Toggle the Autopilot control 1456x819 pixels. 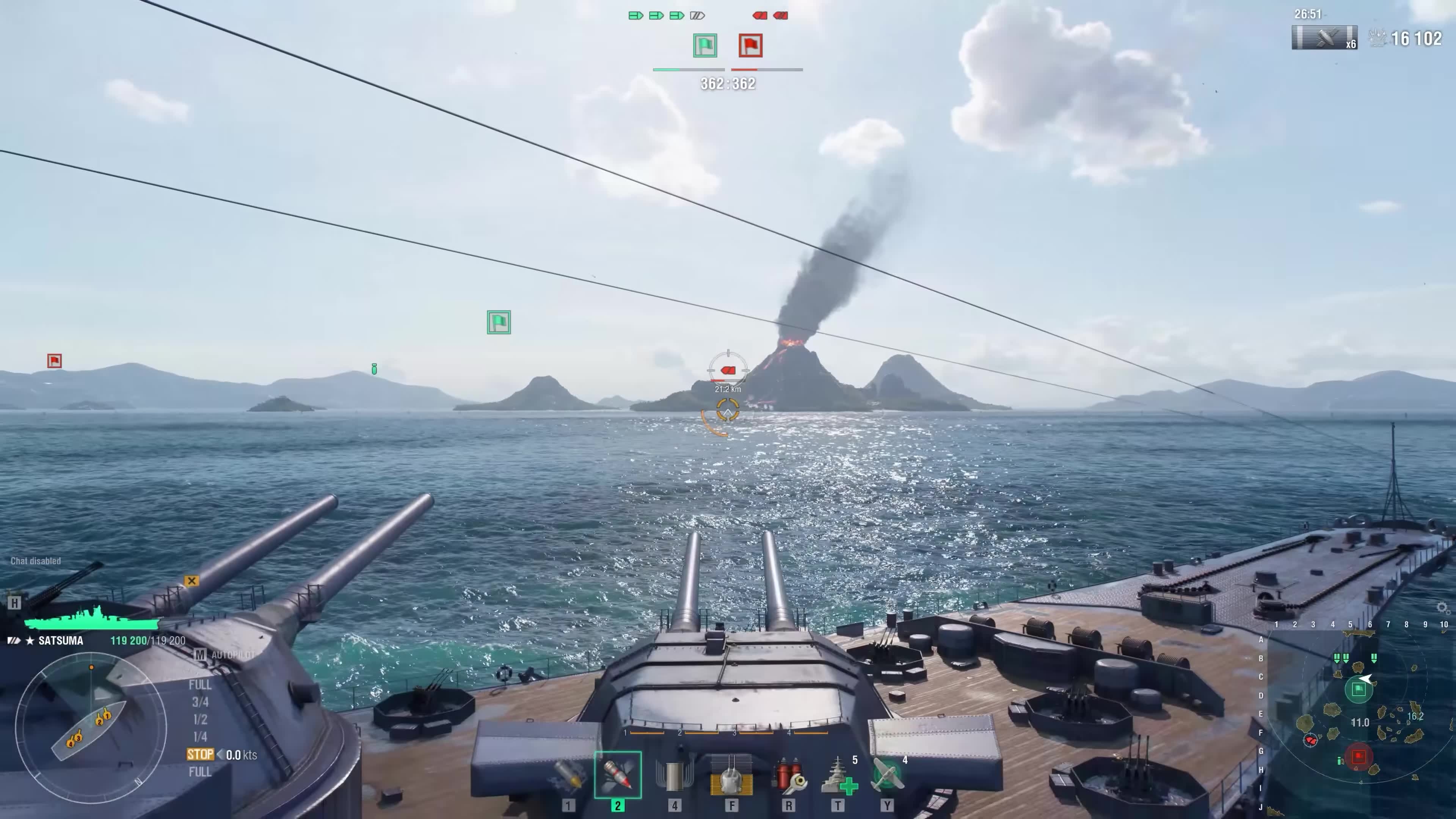(226, 655)
